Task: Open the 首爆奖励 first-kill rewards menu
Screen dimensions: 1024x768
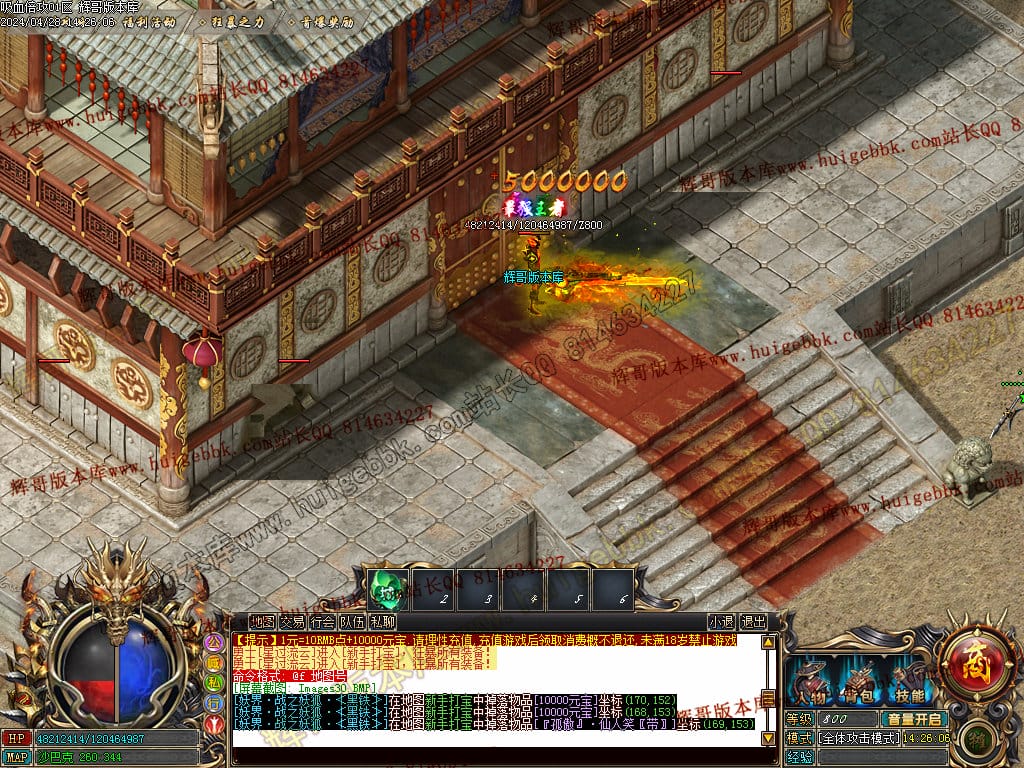Action: click(322, 20)
